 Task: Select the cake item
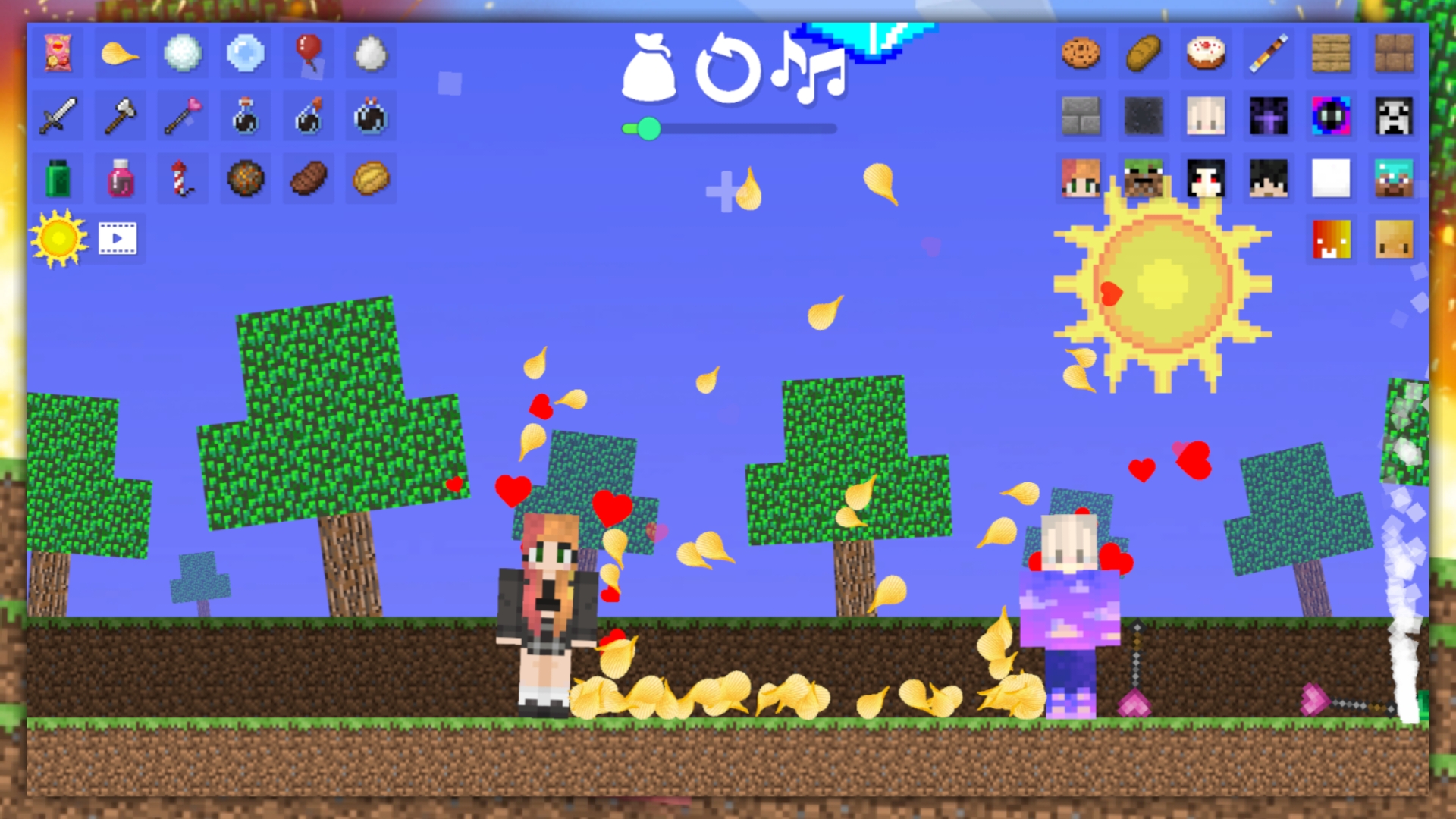tap(1206, 54)
